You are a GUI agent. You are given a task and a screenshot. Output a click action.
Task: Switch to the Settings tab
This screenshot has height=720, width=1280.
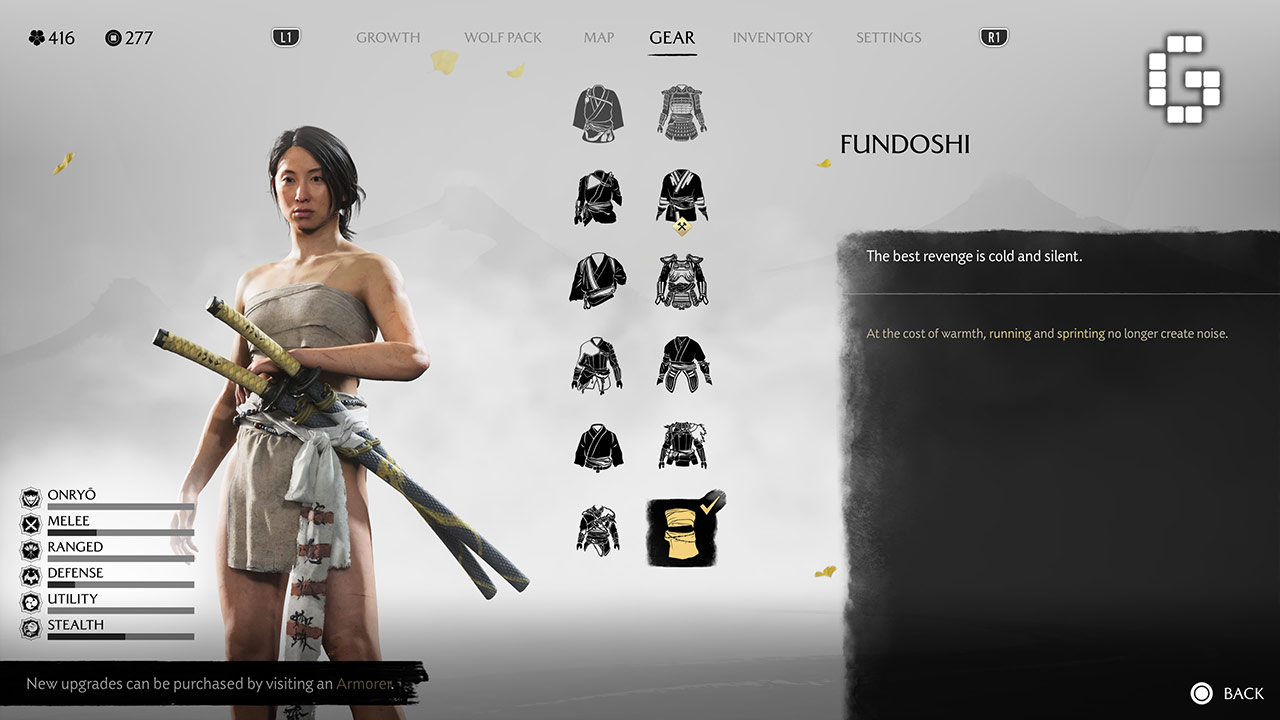[x=888, y=38]
